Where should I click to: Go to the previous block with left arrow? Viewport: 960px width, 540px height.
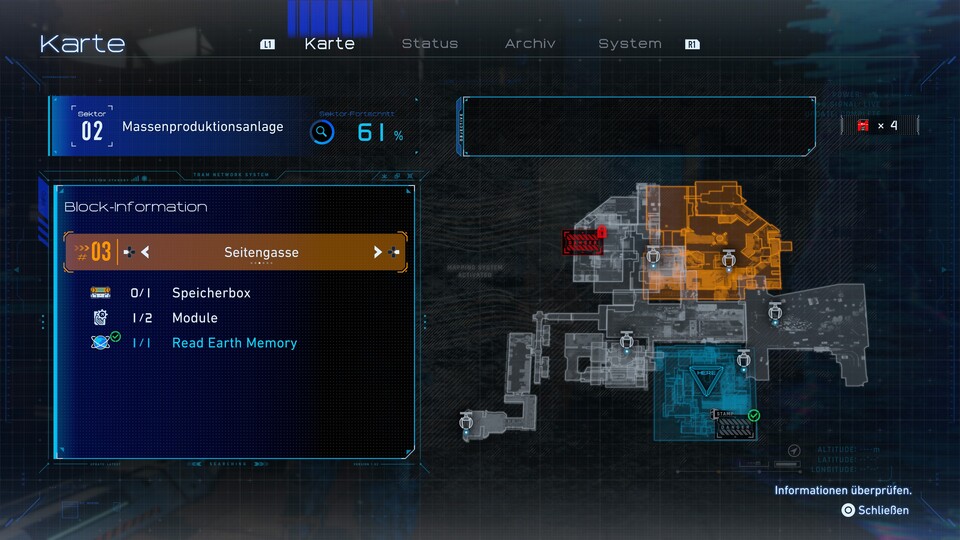[145, 252]
